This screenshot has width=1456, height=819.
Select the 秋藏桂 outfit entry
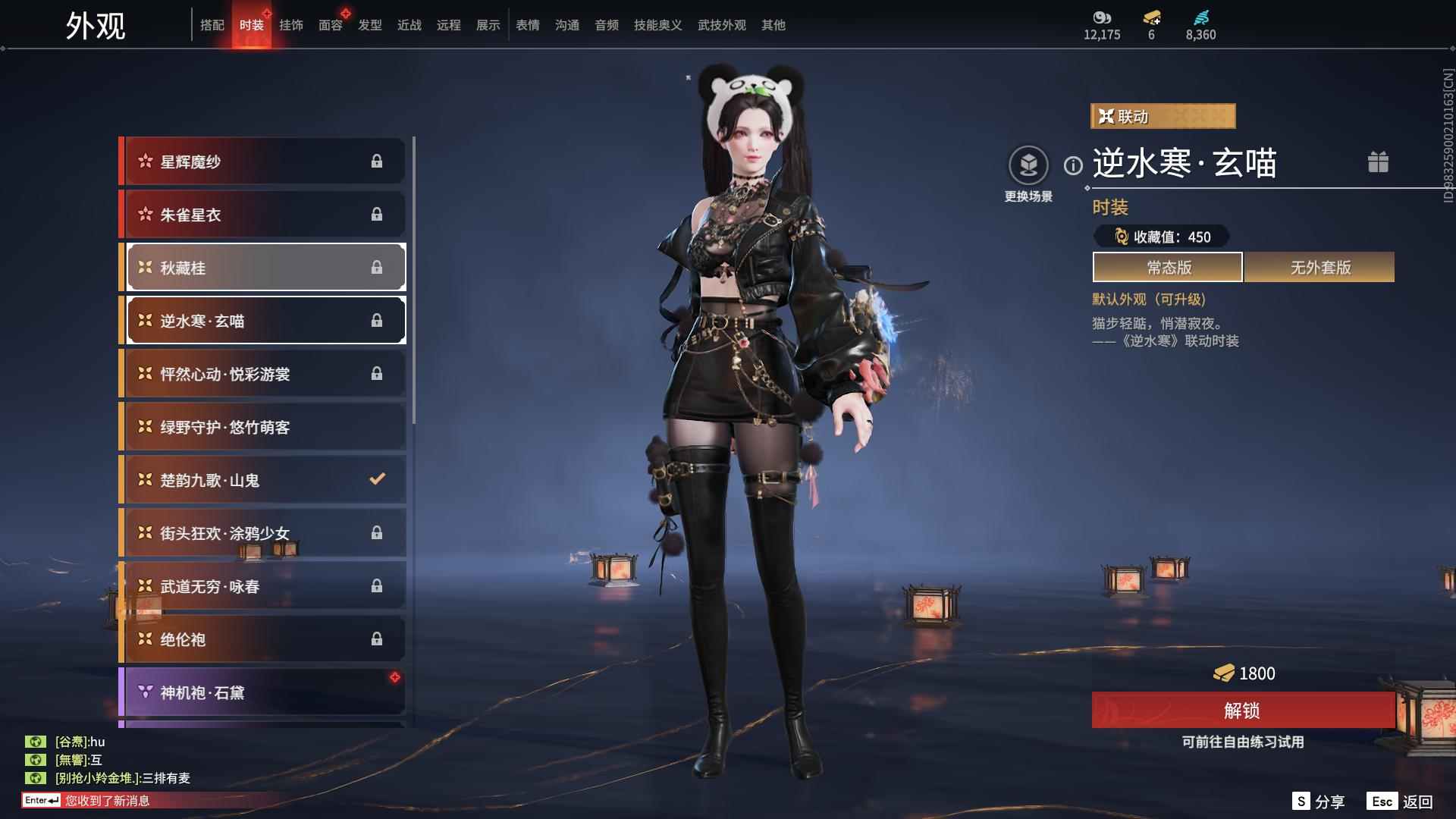(265, 267)
